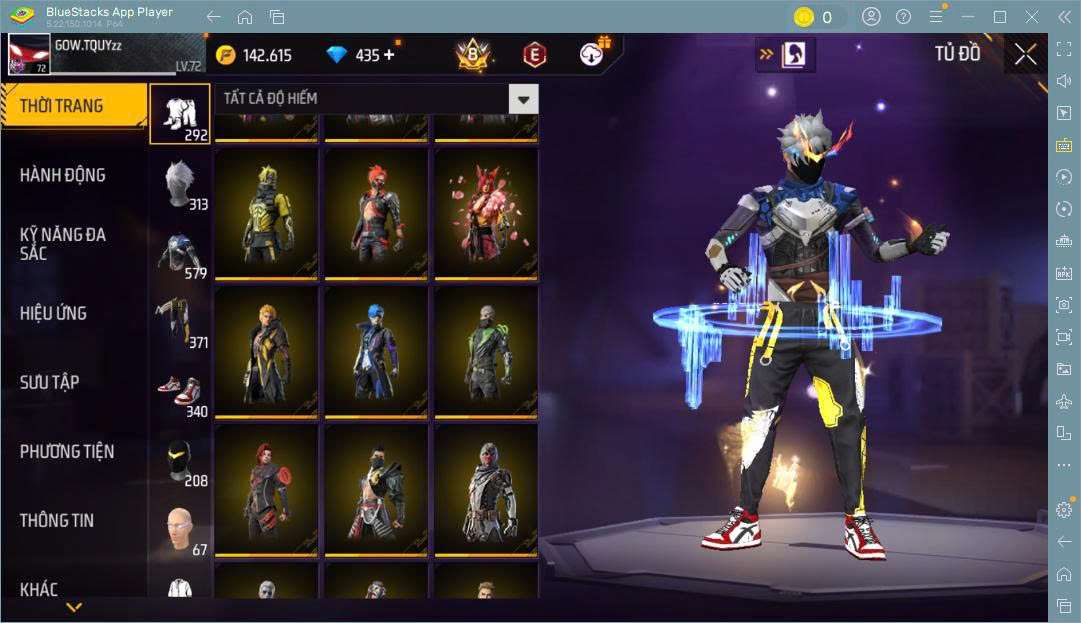This screenshot has height=623, width=1081.
Task: Choose the pink fox petal outfit
Action: coord(486,214)
